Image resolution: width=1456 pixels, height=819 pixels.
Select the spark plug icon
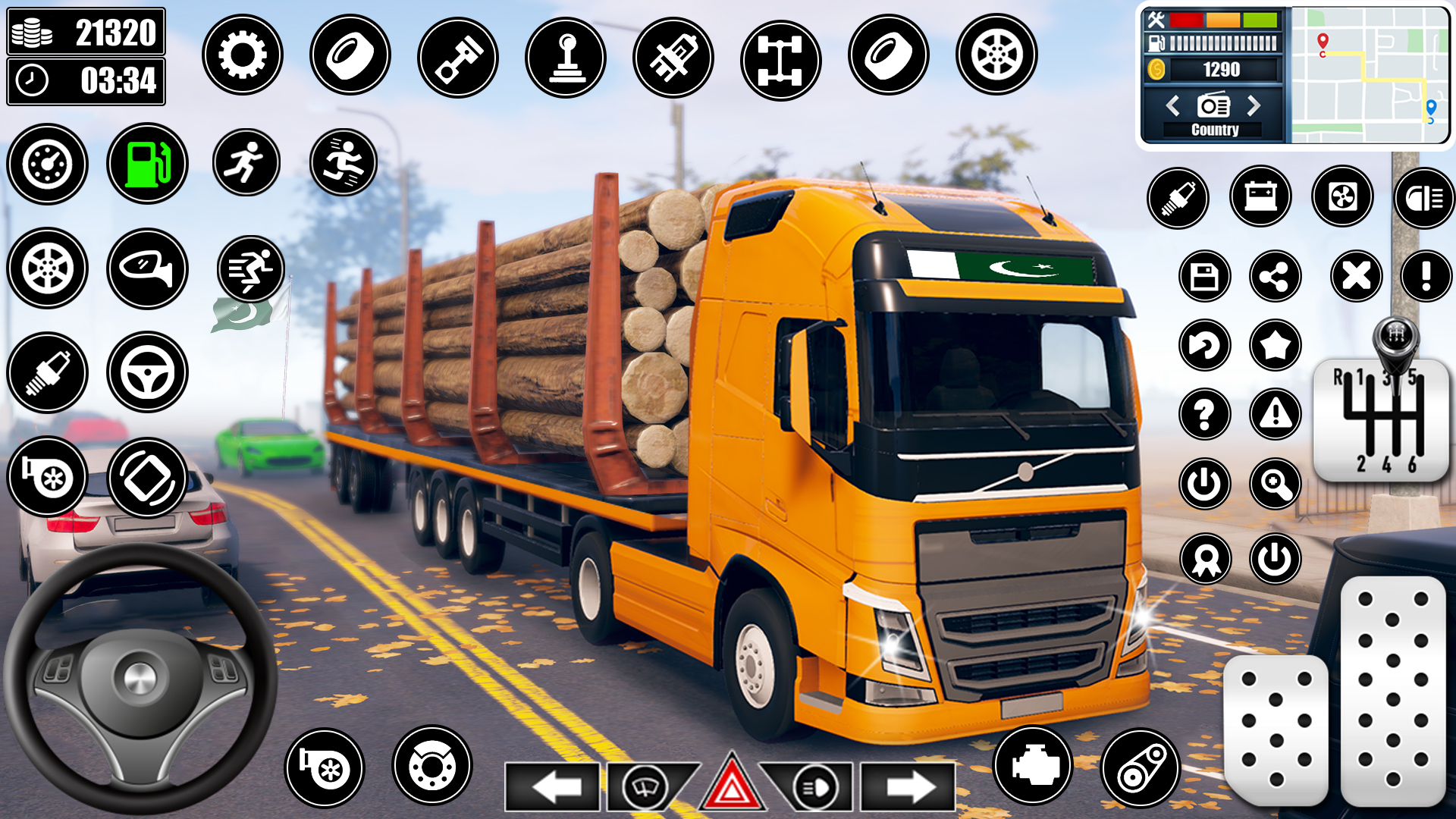click(x=47, y=372)
